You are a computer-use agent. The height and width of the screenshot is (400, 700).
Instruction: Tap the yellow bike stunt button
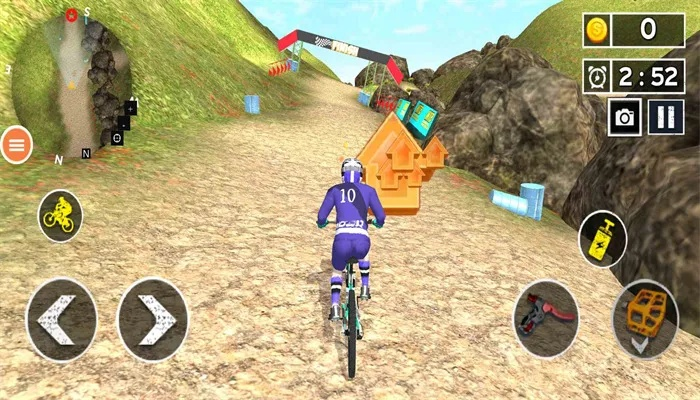point(60,214)
